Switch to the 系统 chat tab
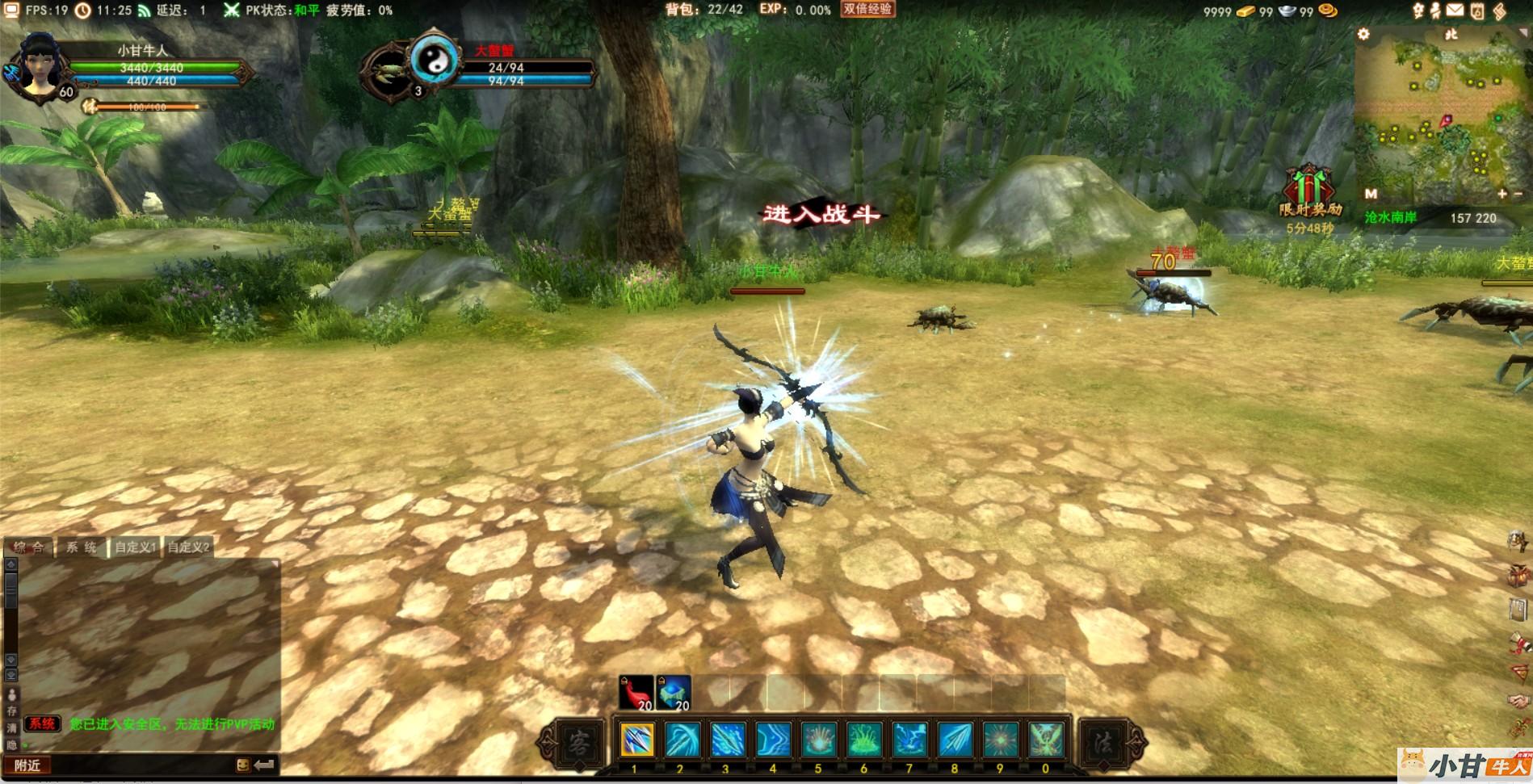 point(81,547)
